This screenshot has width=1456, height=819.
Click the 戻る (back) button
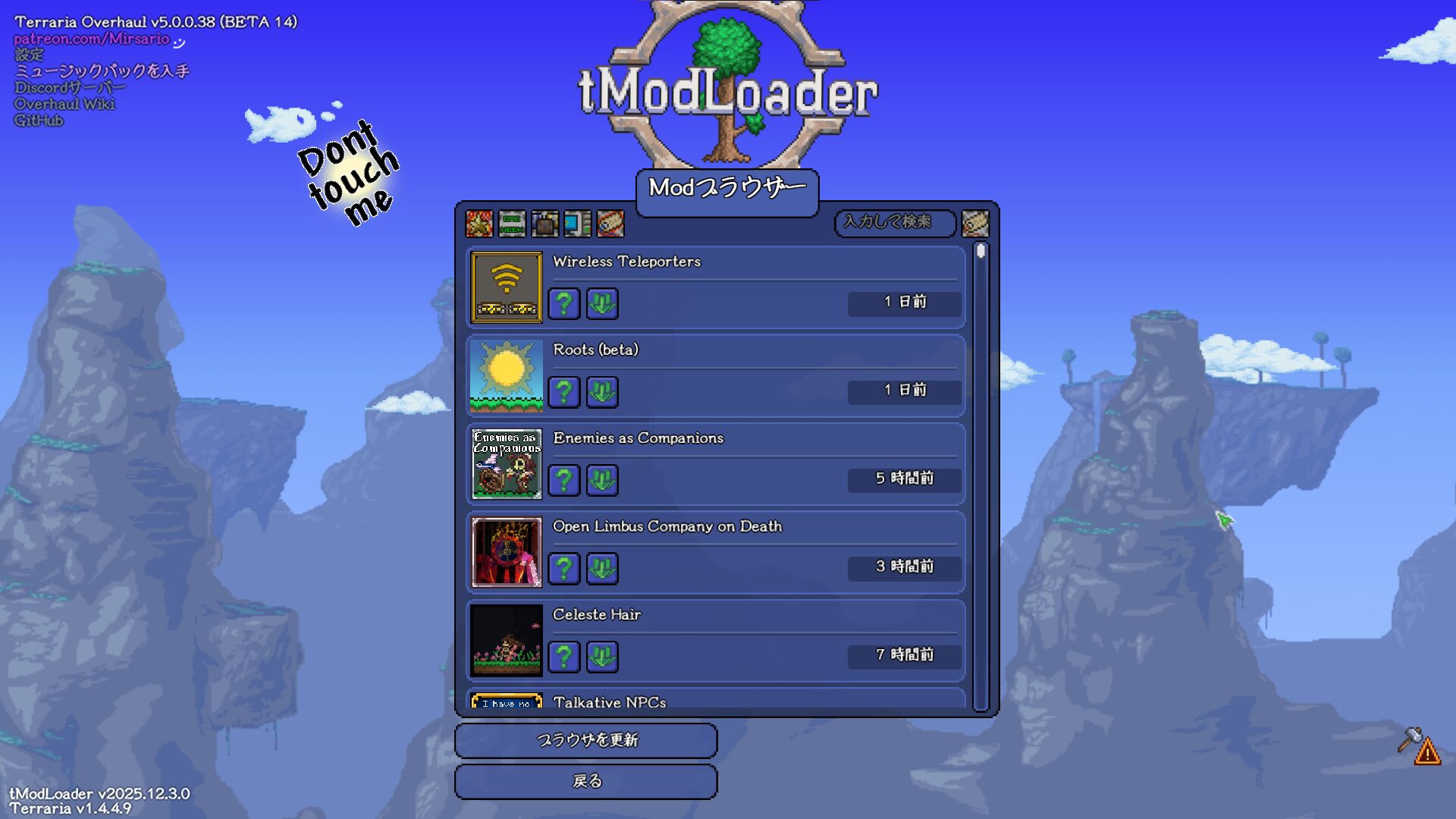585,781
